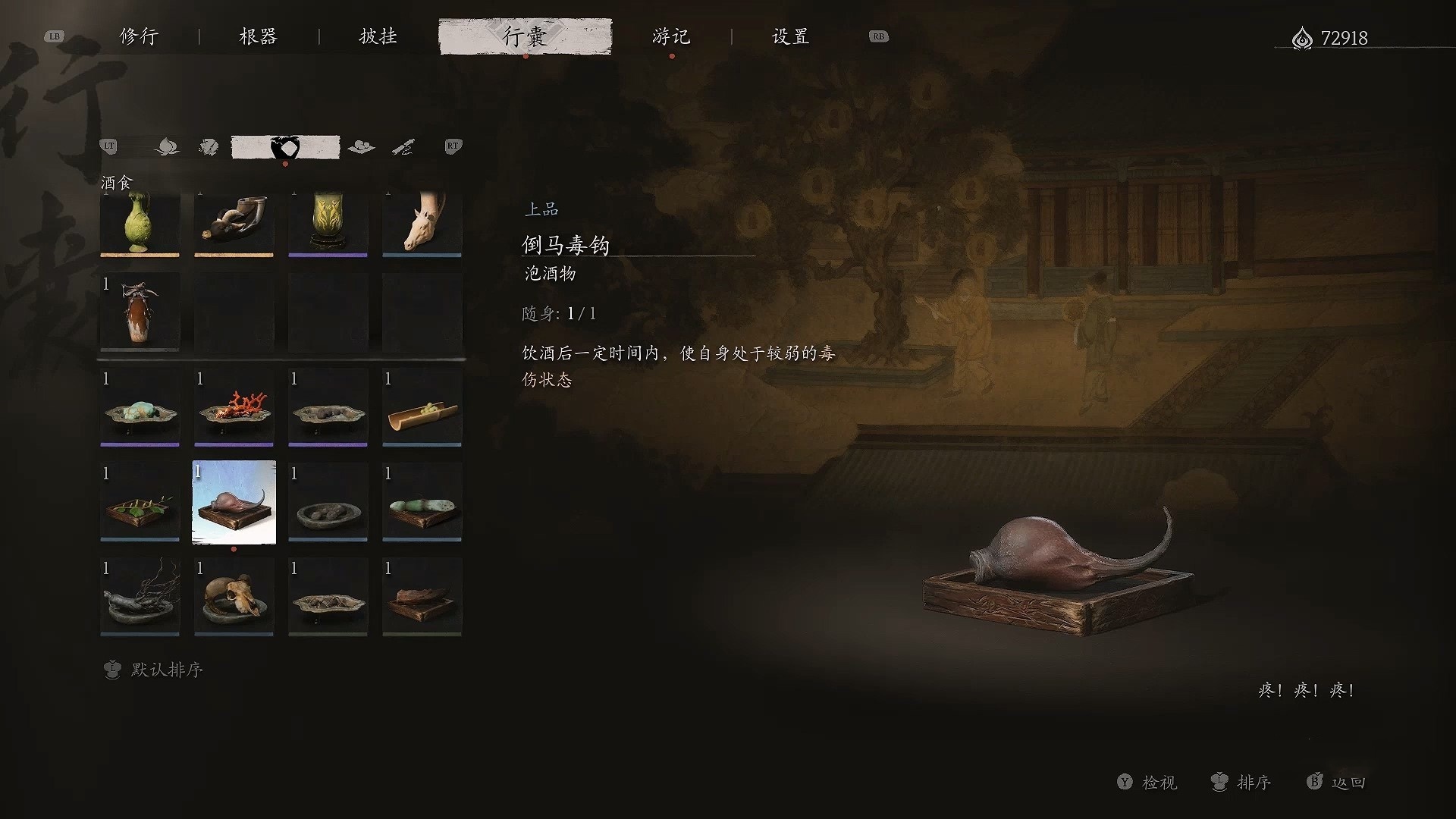Open the rightmost crafting materials category icon
Screen dimensions: 1456x819
click(404, 146)
